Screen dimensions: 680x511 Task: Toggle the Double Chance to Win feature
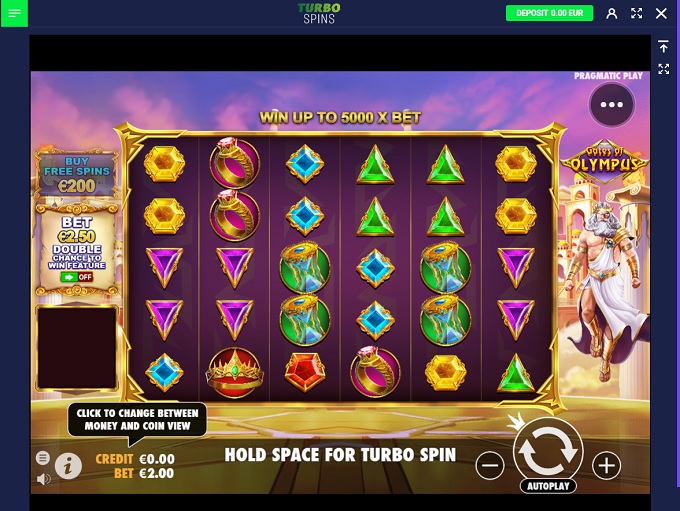pos(76,276)
